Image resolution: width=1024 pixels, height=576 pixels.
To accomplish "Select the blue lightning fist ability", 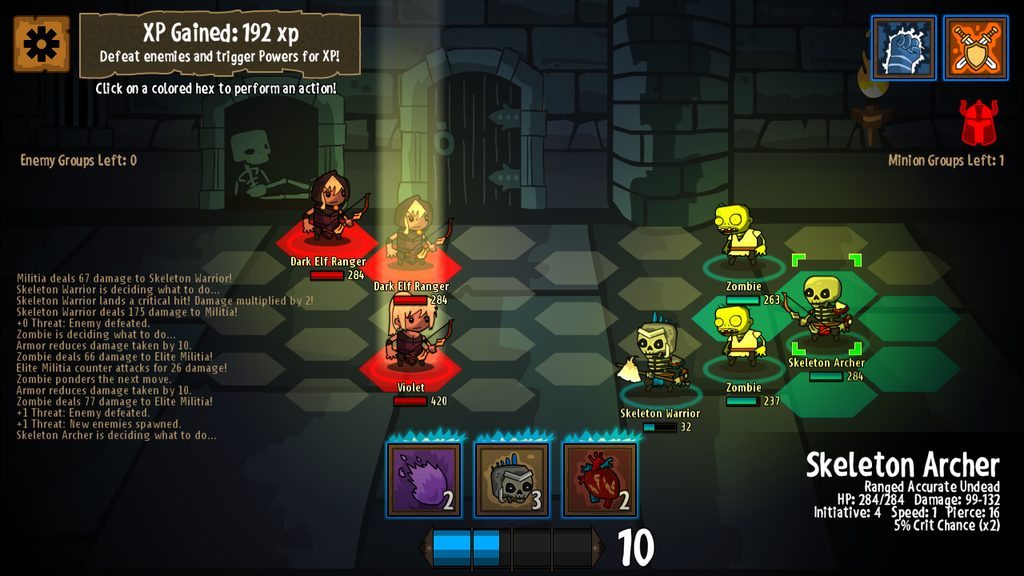I will coord(903,47).
